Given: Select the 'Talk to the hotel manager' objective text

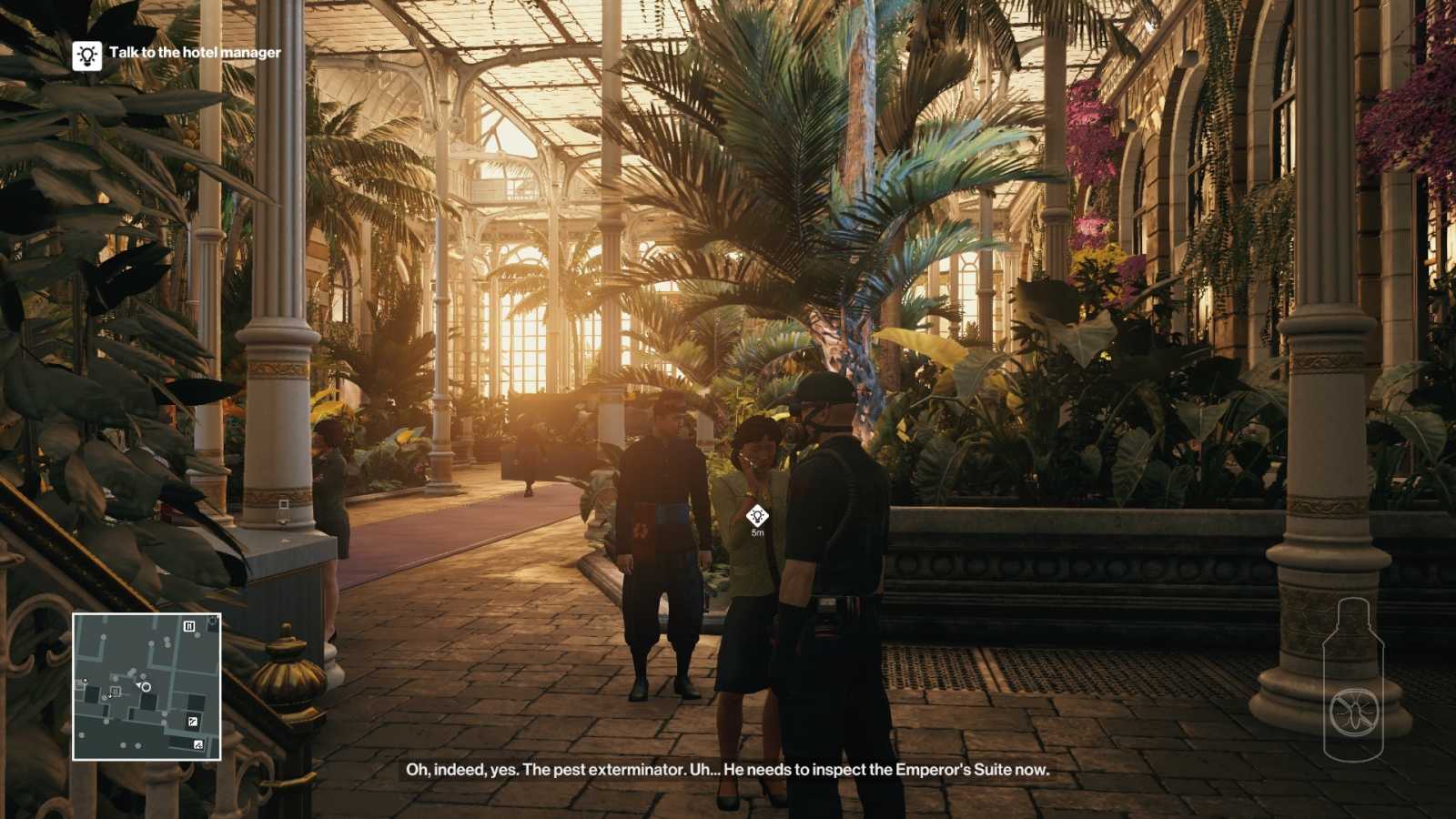Looking at the screenshot, I should click(x=196, y=53).
